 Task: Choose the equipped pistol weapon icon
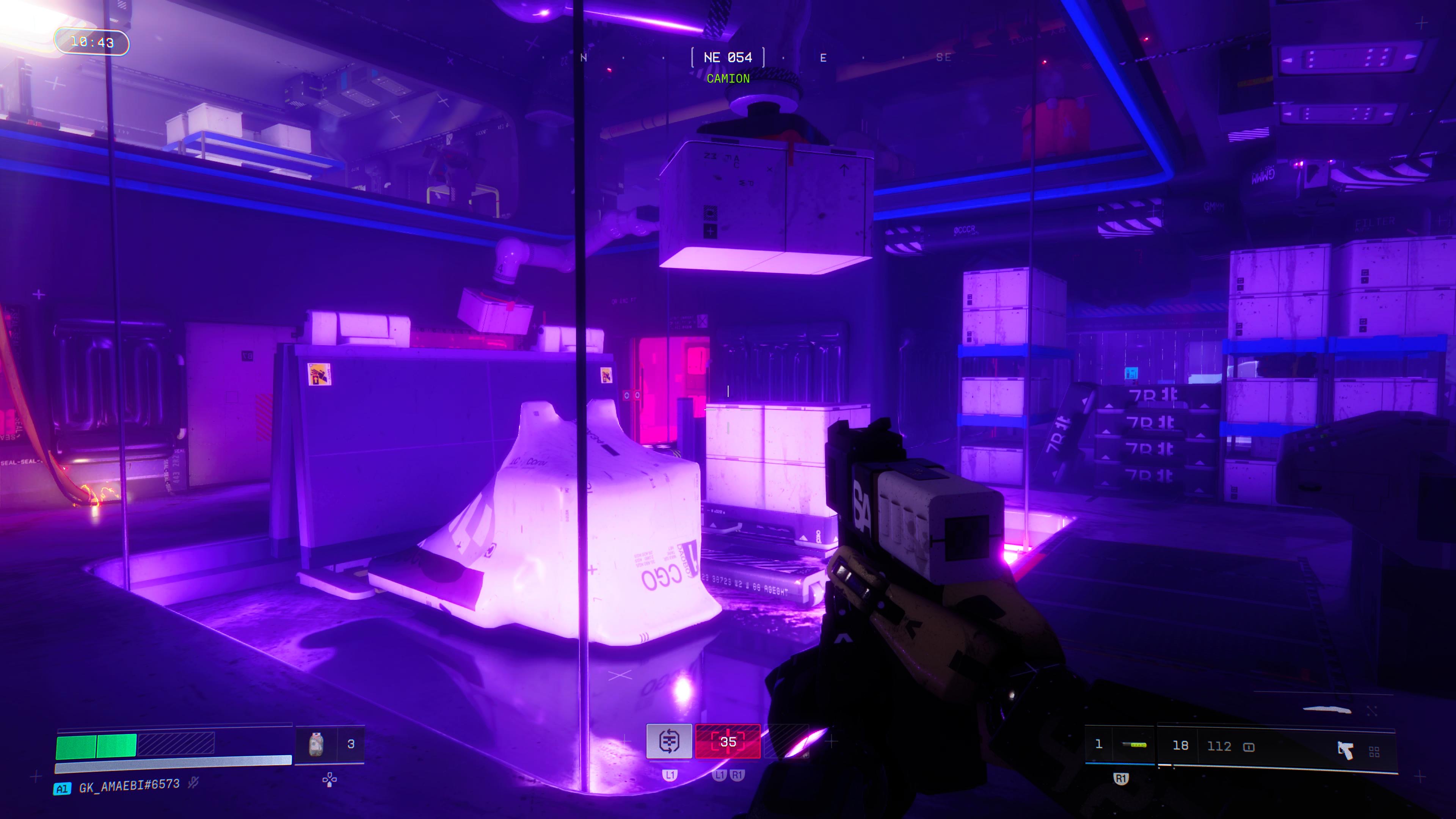pos(1345,750)
